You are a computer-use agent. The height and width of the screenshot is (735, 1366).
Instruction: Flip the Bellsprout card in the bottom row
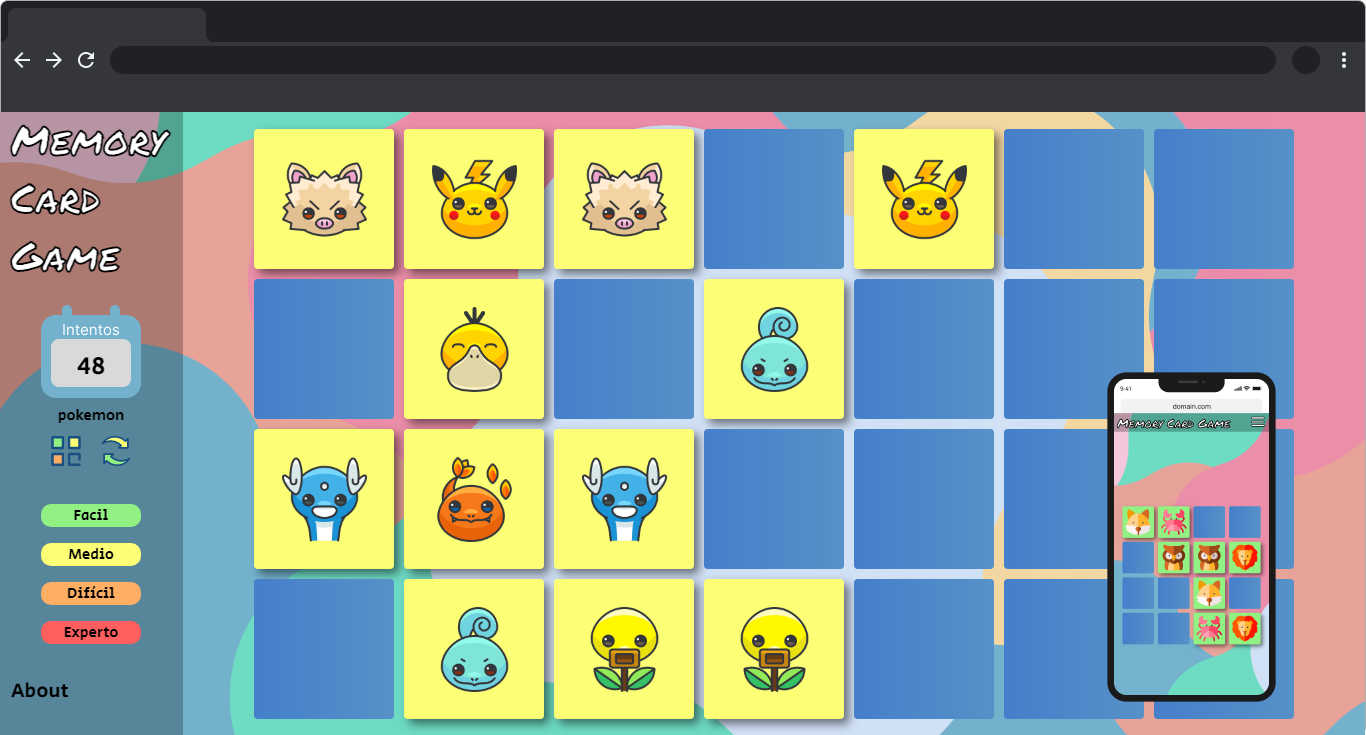(623, 648)
